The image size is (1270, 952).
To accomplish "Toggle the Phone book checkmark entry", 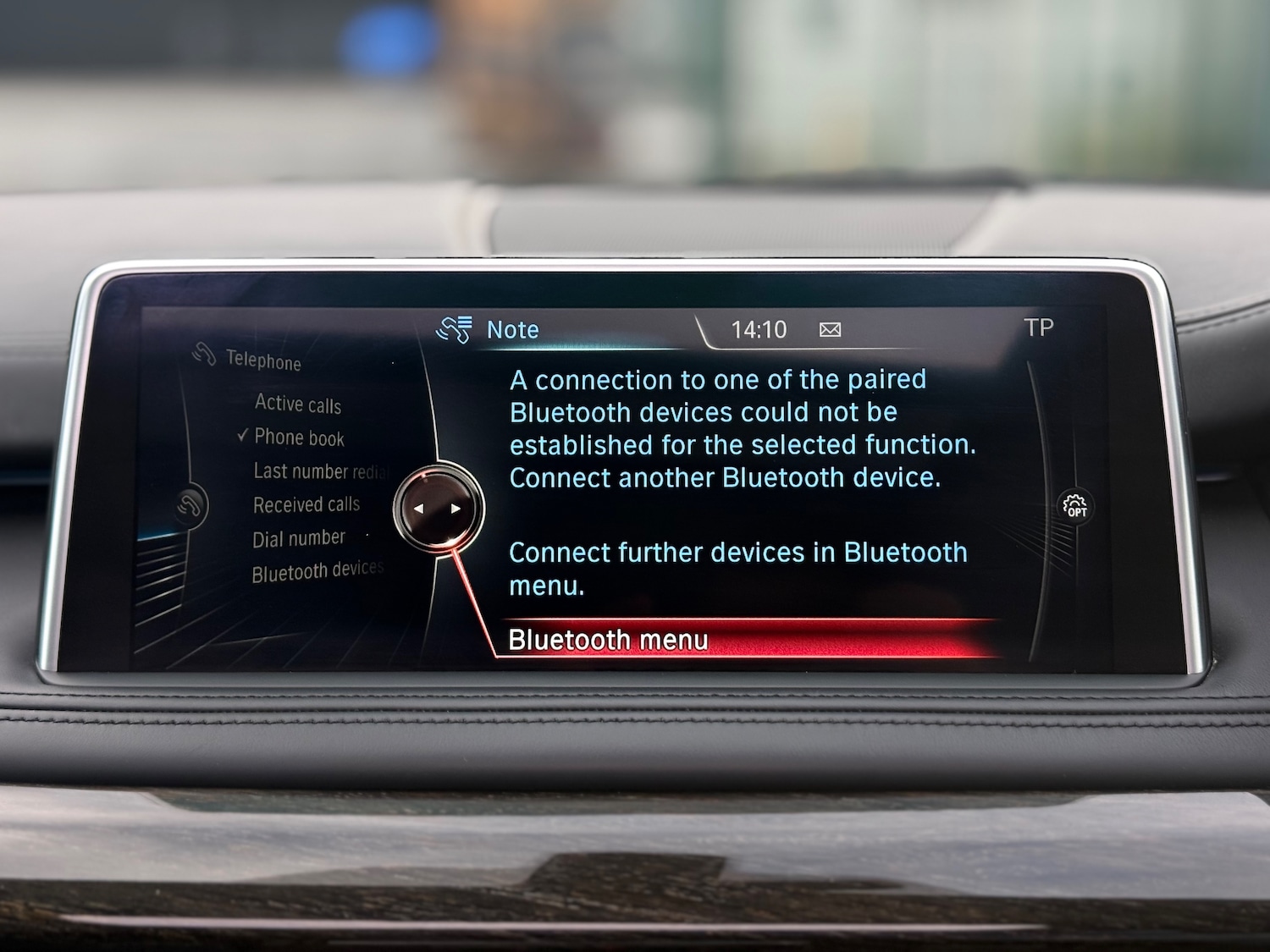I will (x=298, y=438).
